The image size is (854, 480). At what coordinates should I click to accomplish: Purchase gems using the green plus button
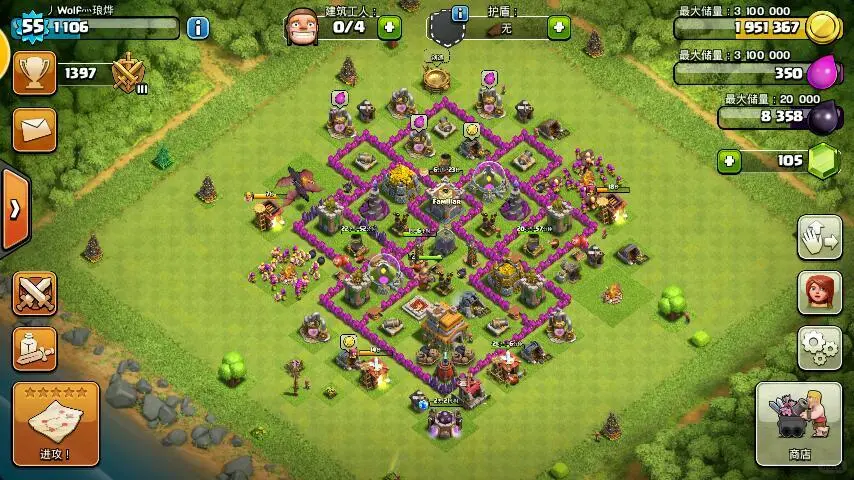[x=730, y=160]
